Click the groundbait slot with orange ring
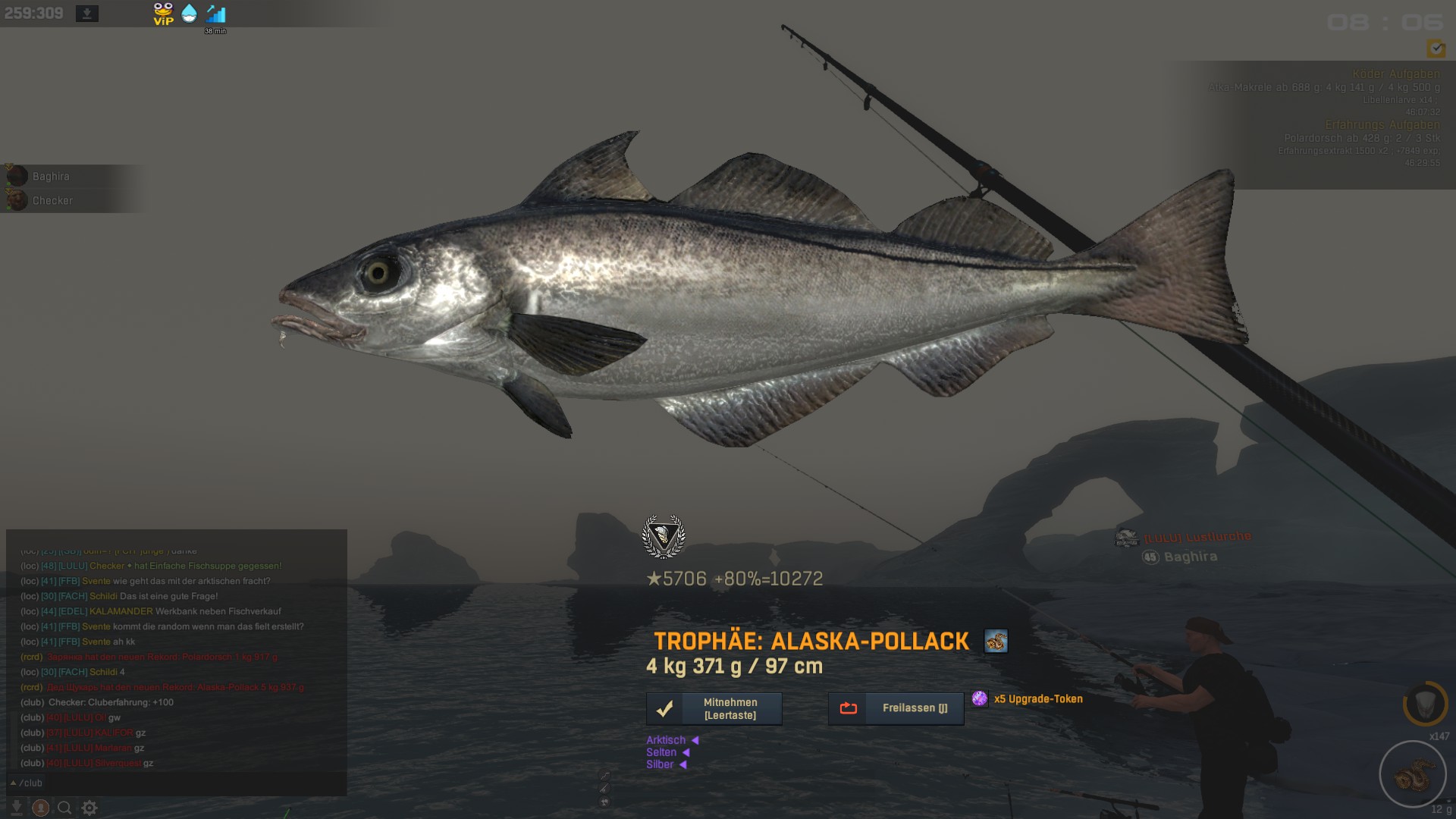 tap(1425, 703)
